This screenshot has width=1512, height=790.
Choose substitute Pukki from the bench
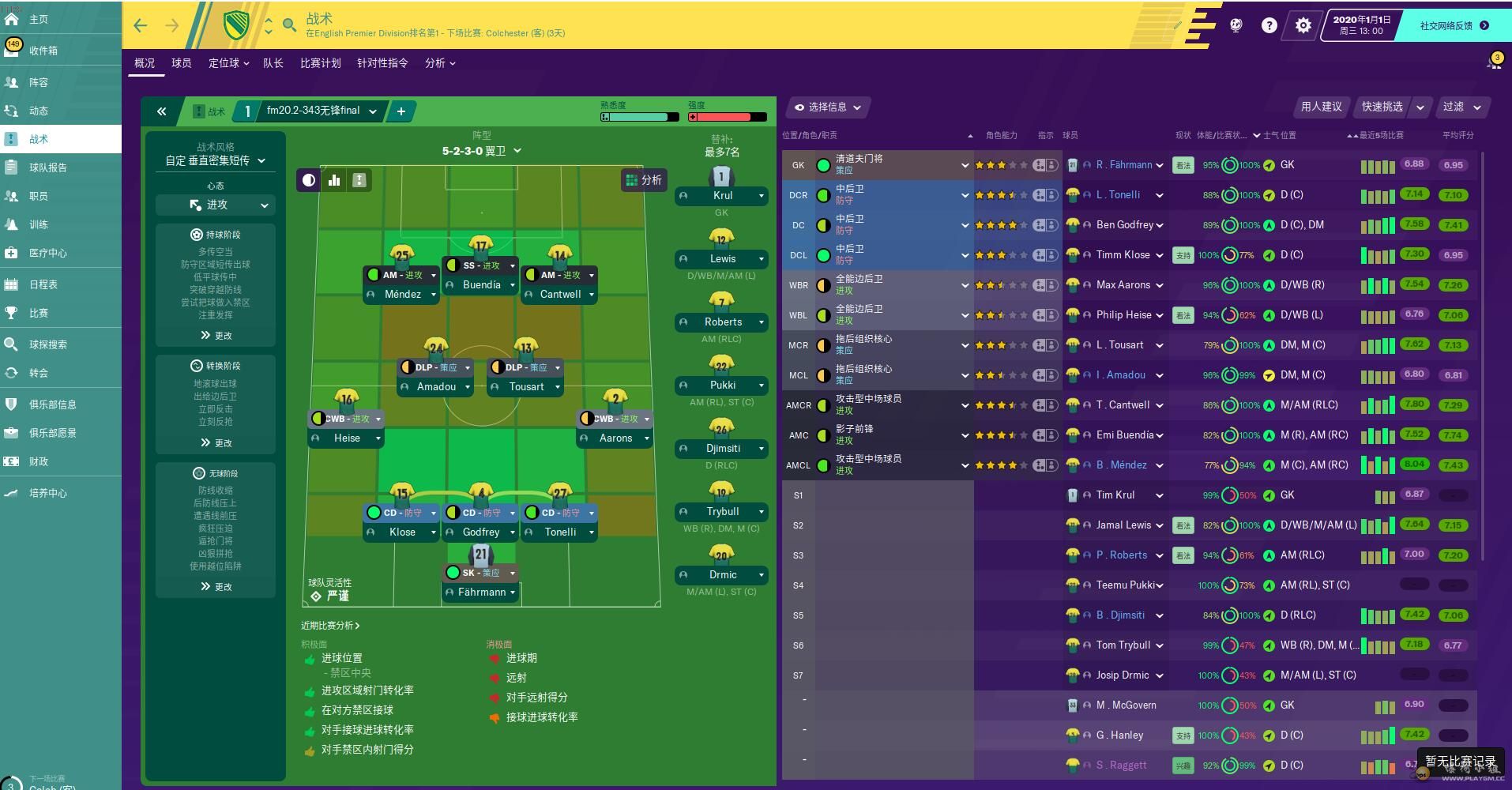click(x=722, y=385)
